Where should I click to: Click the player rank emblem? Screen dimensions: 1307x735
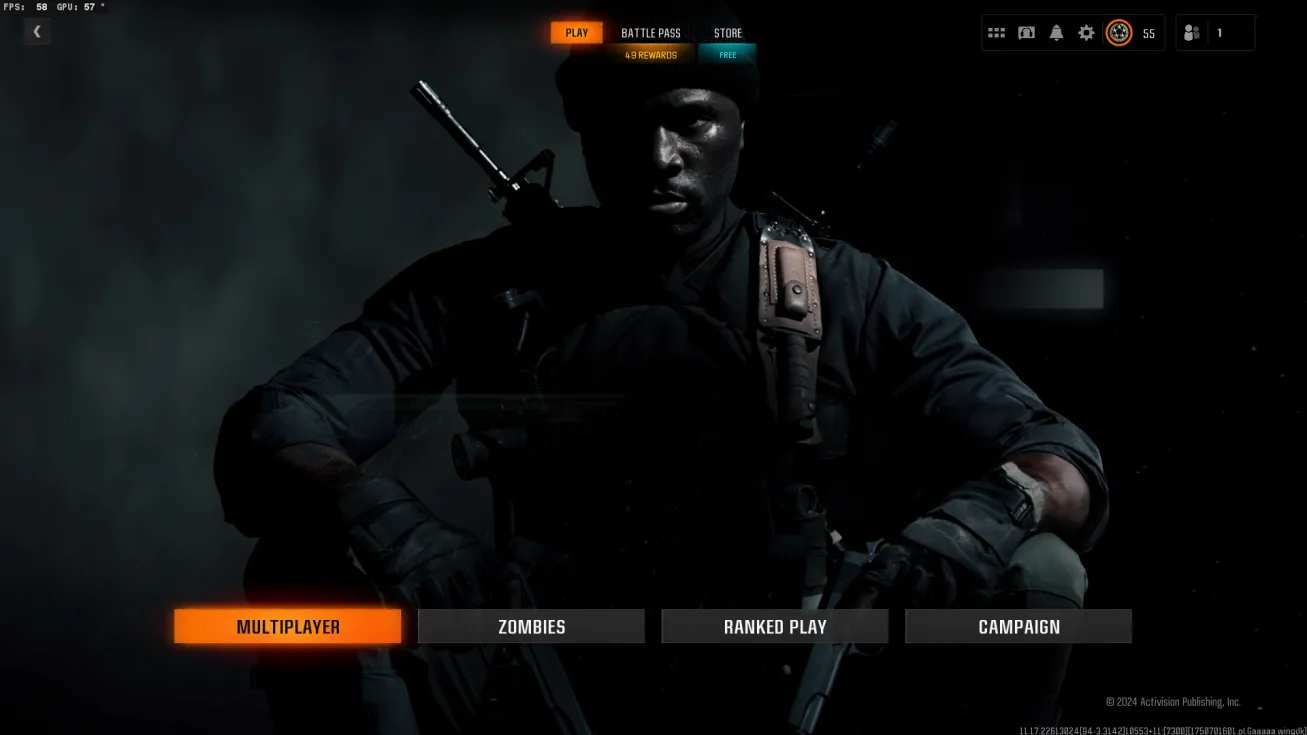click(x=1119, y=33)
